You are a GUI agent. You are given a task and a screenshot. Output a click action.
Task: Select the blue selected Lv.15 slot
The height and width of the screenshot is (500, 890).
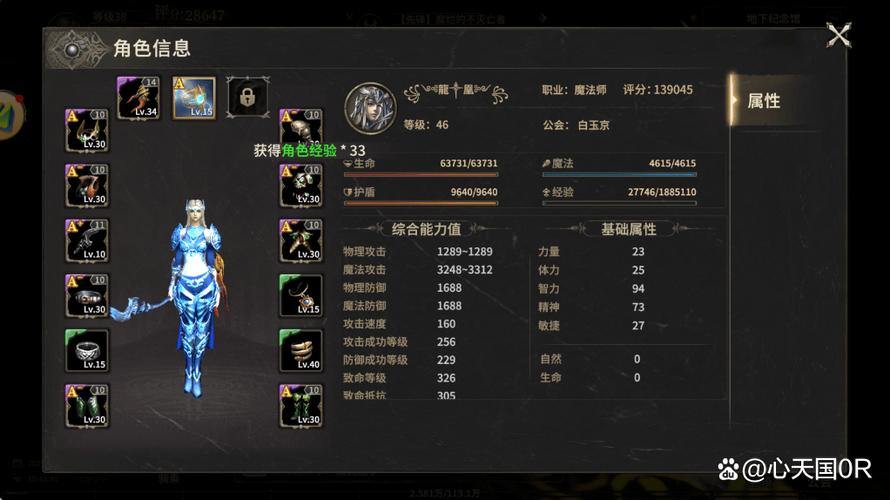(x=193, y=97)
